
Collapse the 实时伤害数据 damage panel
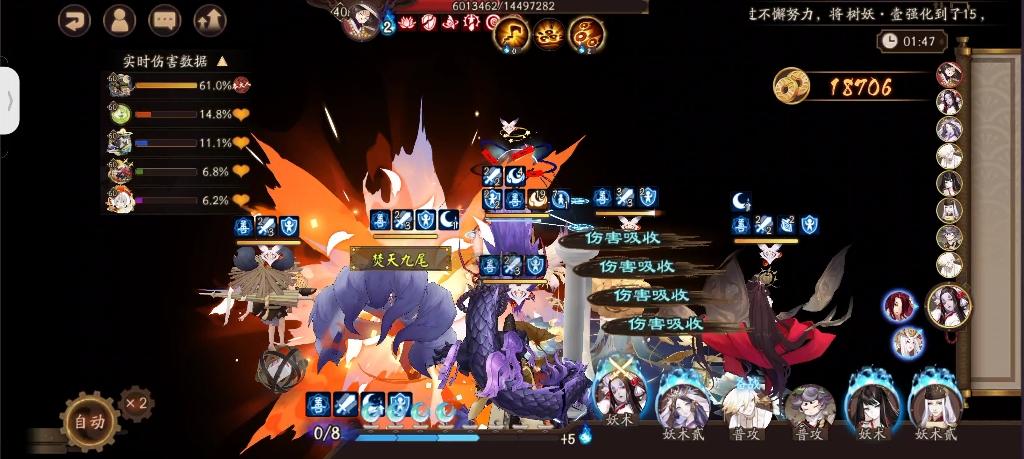click(222, 61)
